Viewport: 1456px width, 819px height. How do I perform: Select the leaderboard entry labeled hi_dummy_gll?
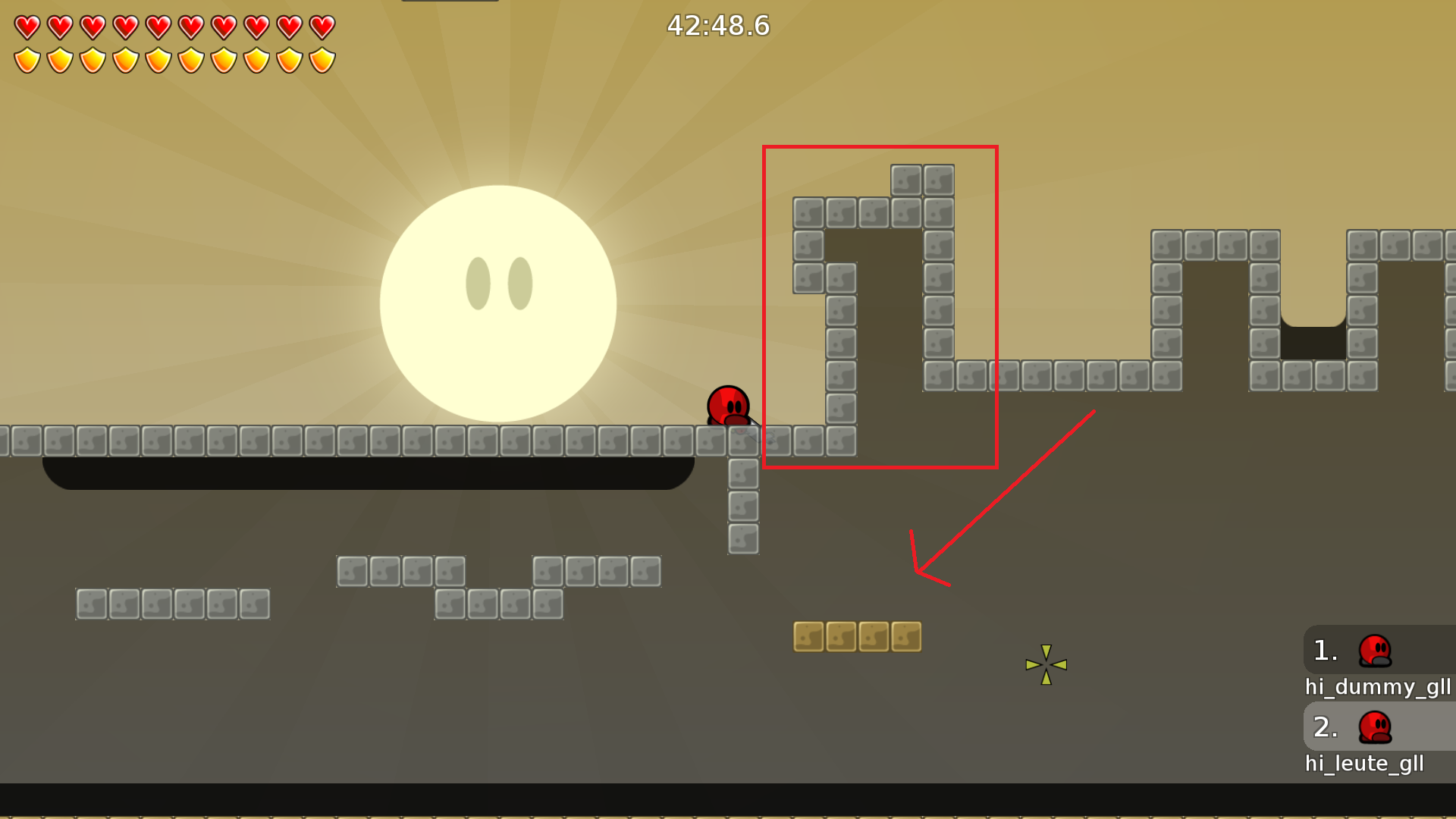(x=1377, y=688)
